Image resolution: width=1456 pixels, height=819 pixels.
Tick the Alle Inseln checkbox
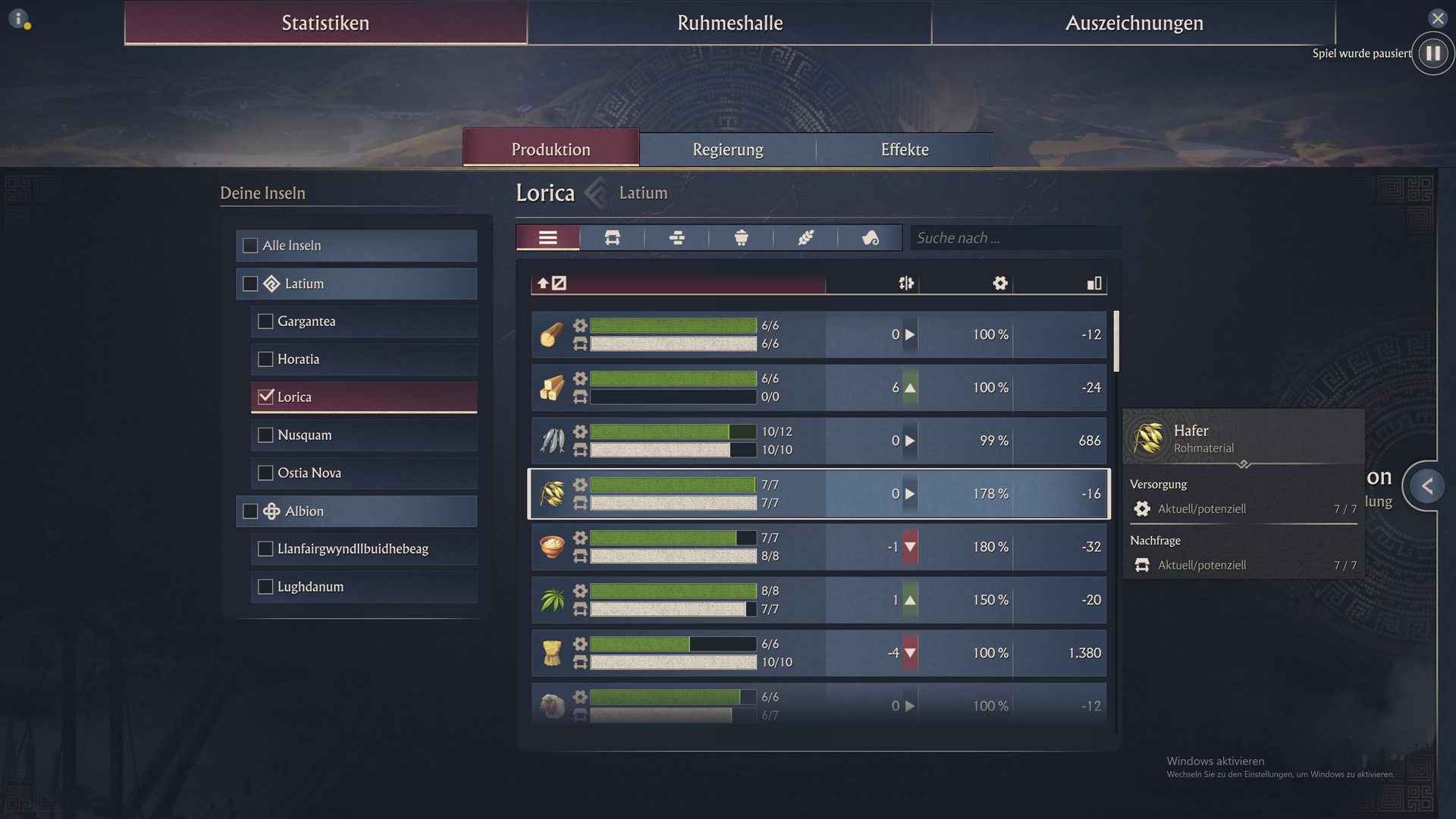coord(250,246)
